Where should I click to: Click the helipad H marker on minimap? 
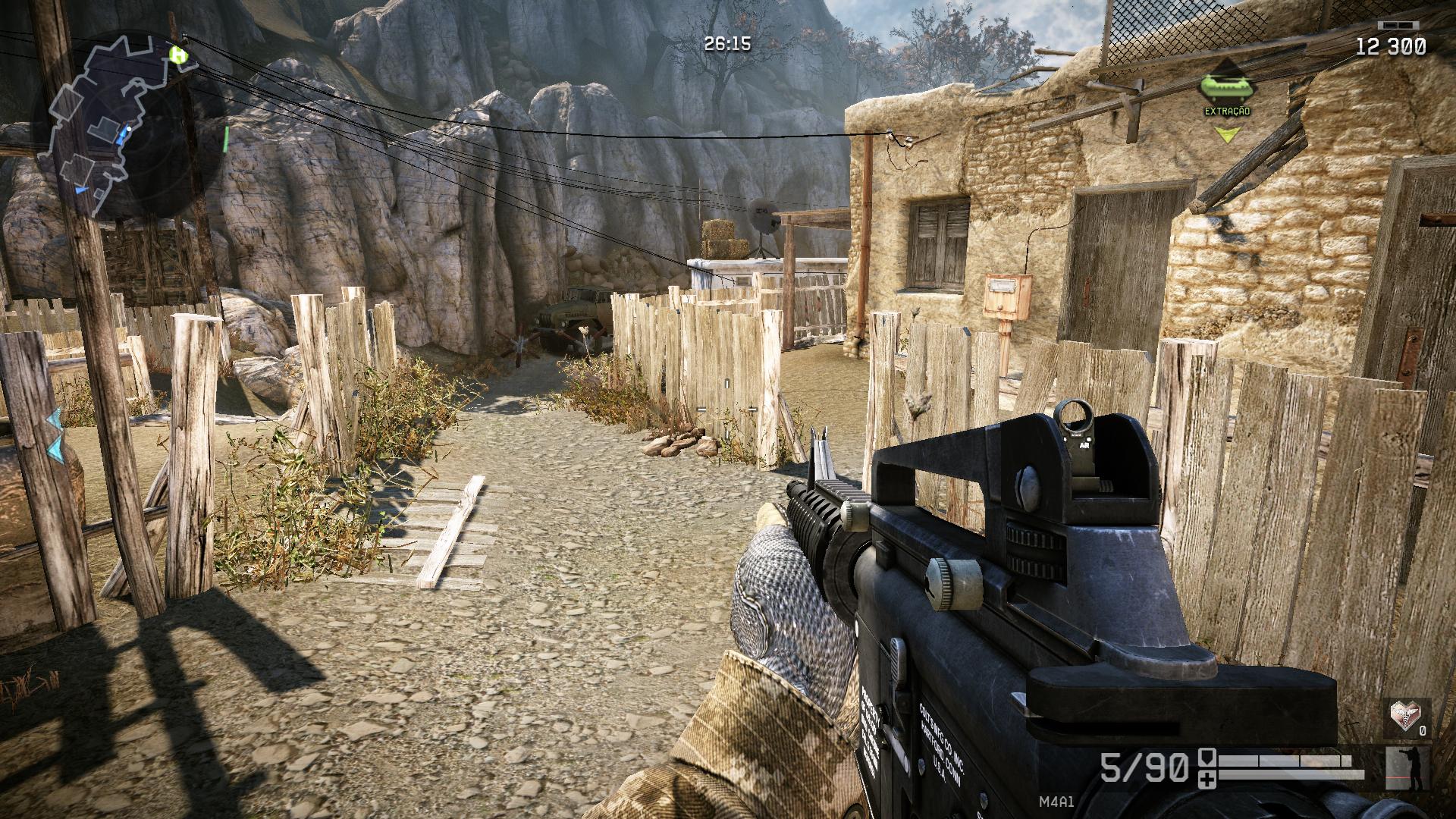(x=177, y=55)
